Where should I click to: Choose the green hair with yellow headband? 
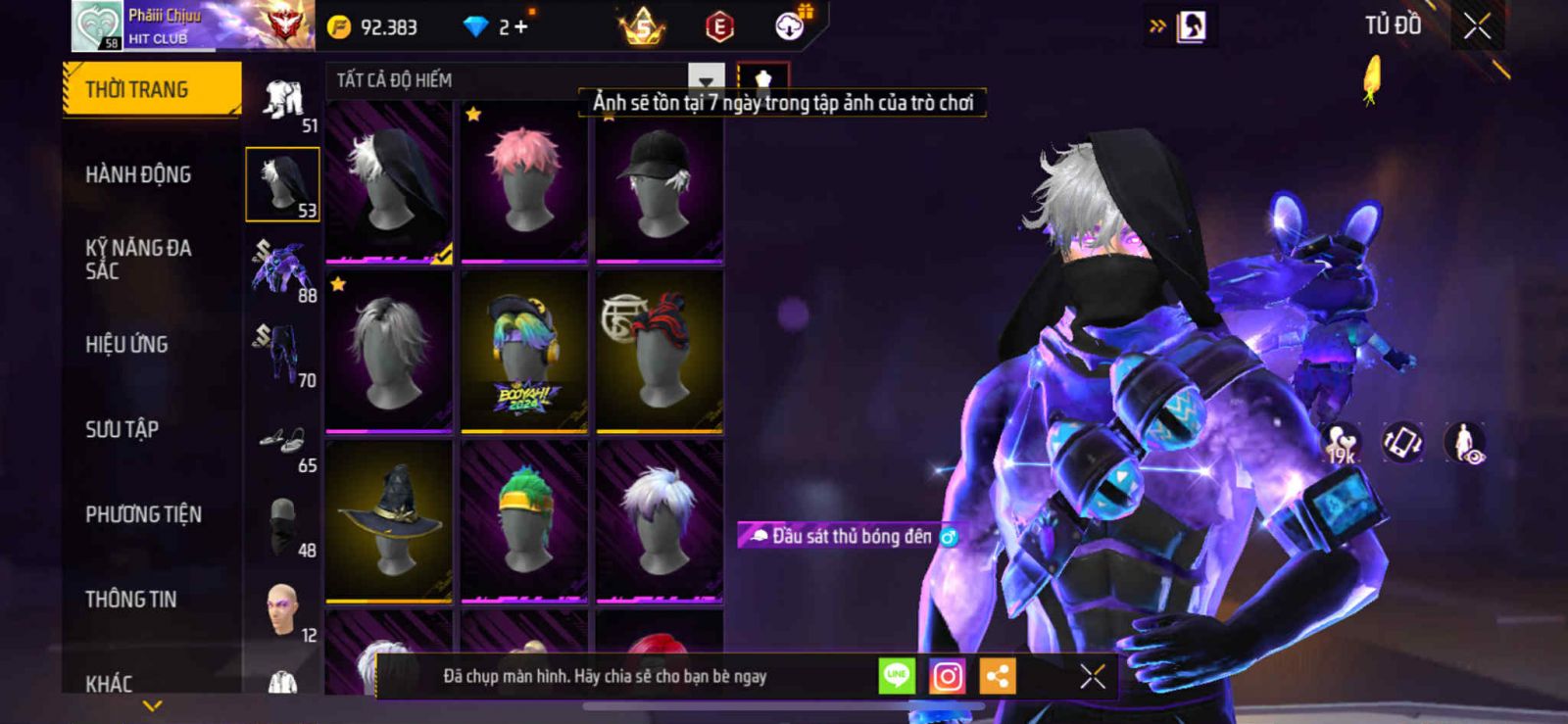pos(524,520)
